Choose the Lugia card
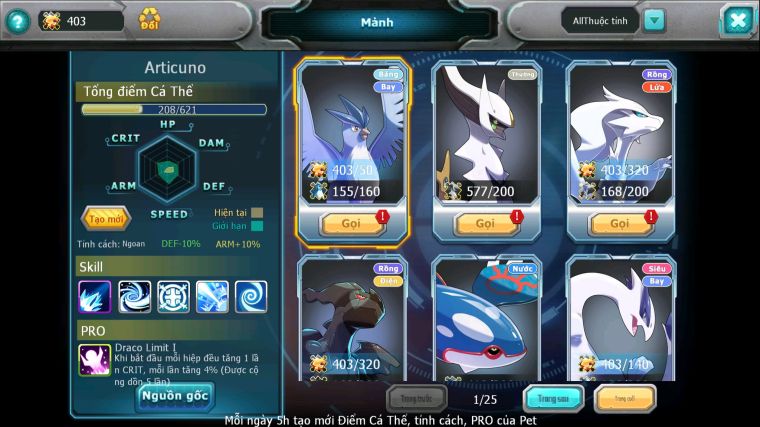 (x=621, y=318)
